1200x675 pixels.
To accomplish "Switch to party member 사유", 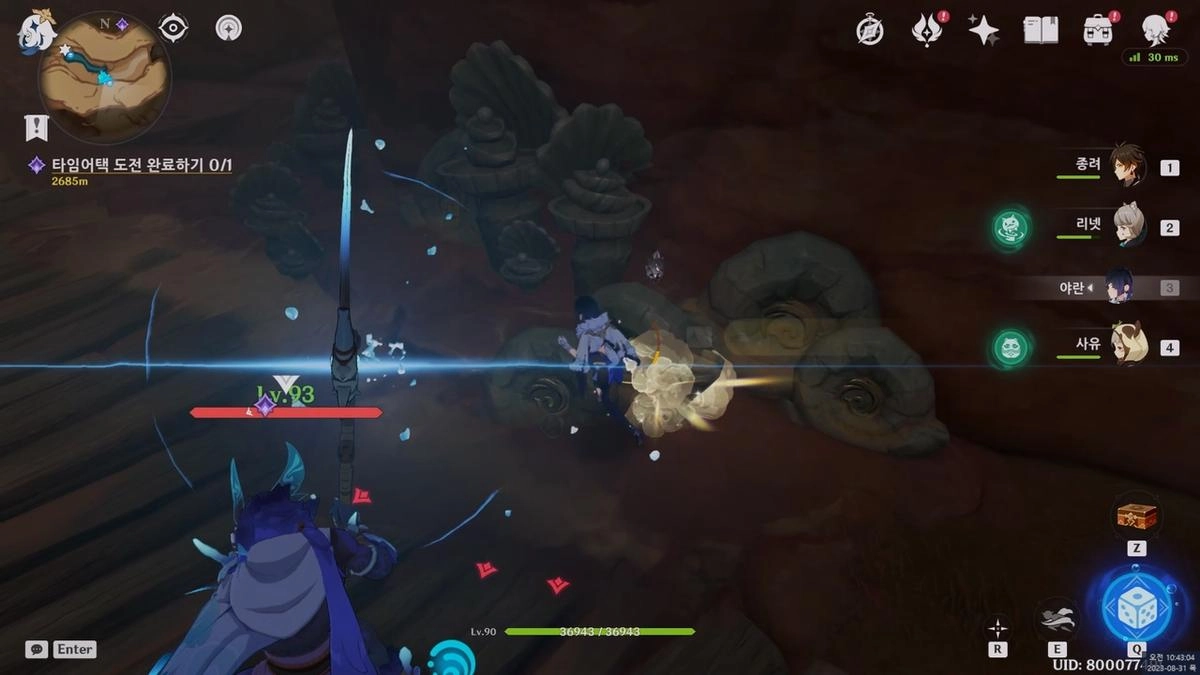I will (x=1126, y=347).
